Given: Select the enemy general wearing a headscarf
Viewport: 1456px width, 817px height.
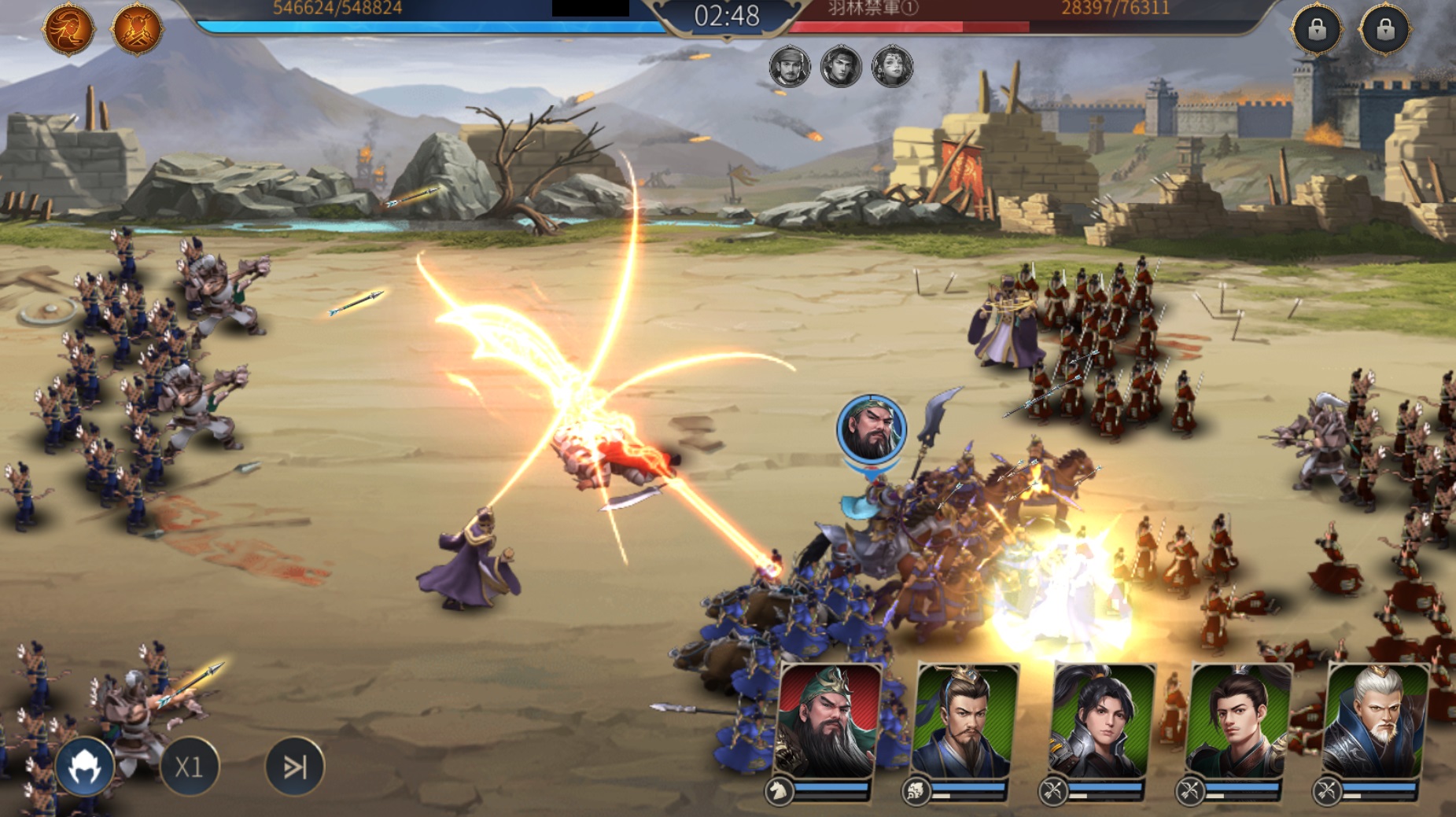Looking at the screenshot, I should click(789, 66).
